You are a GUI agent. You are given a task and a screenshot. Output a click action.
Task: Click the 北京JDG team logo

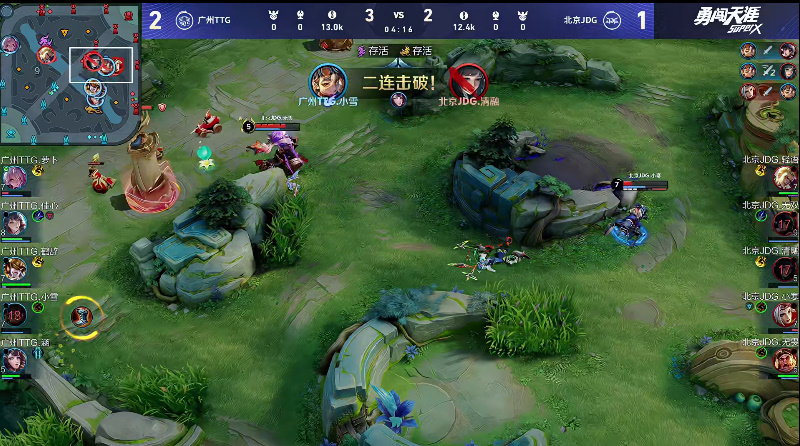615,20
